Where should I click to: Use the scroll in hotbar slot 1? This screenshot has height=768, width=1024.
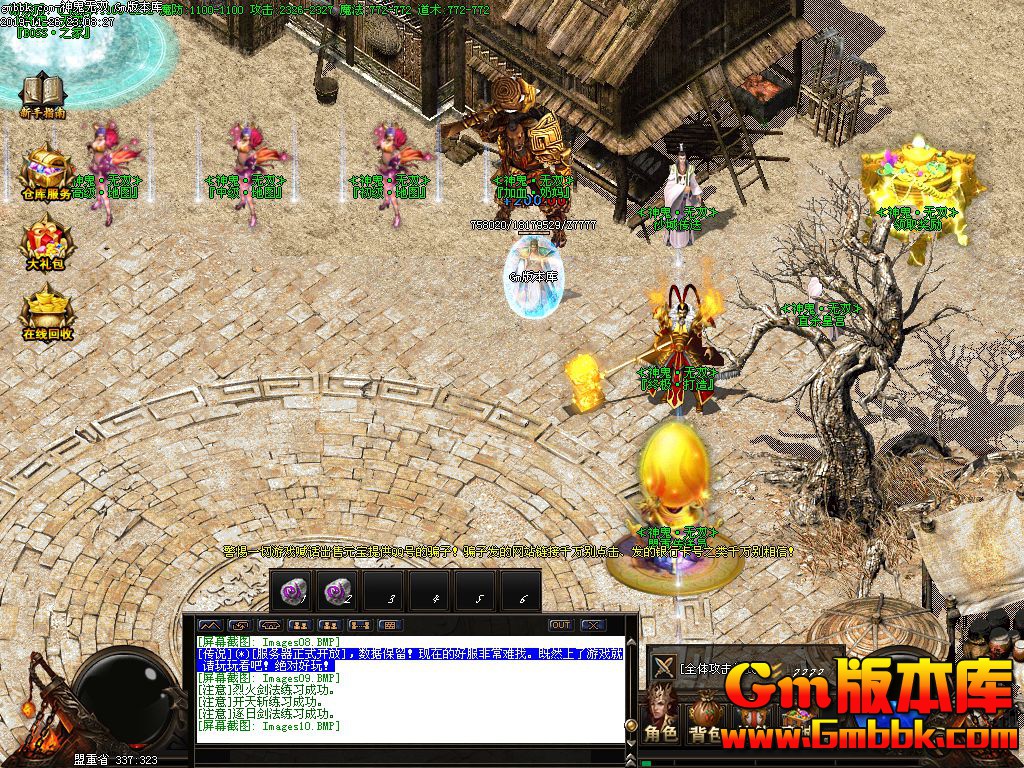tap(292, 590)
